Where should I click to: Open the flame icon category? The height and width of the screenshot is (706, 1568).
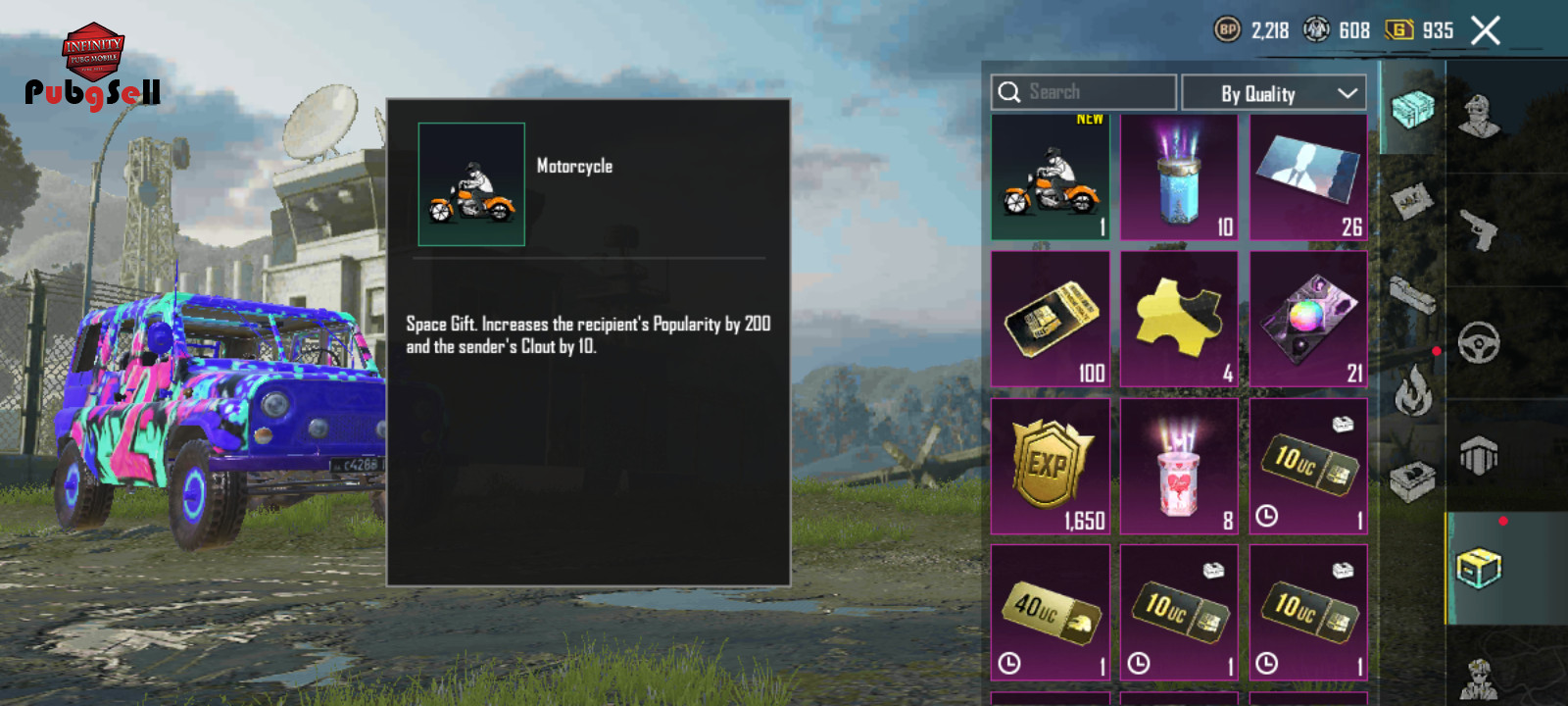[1412, 389]
